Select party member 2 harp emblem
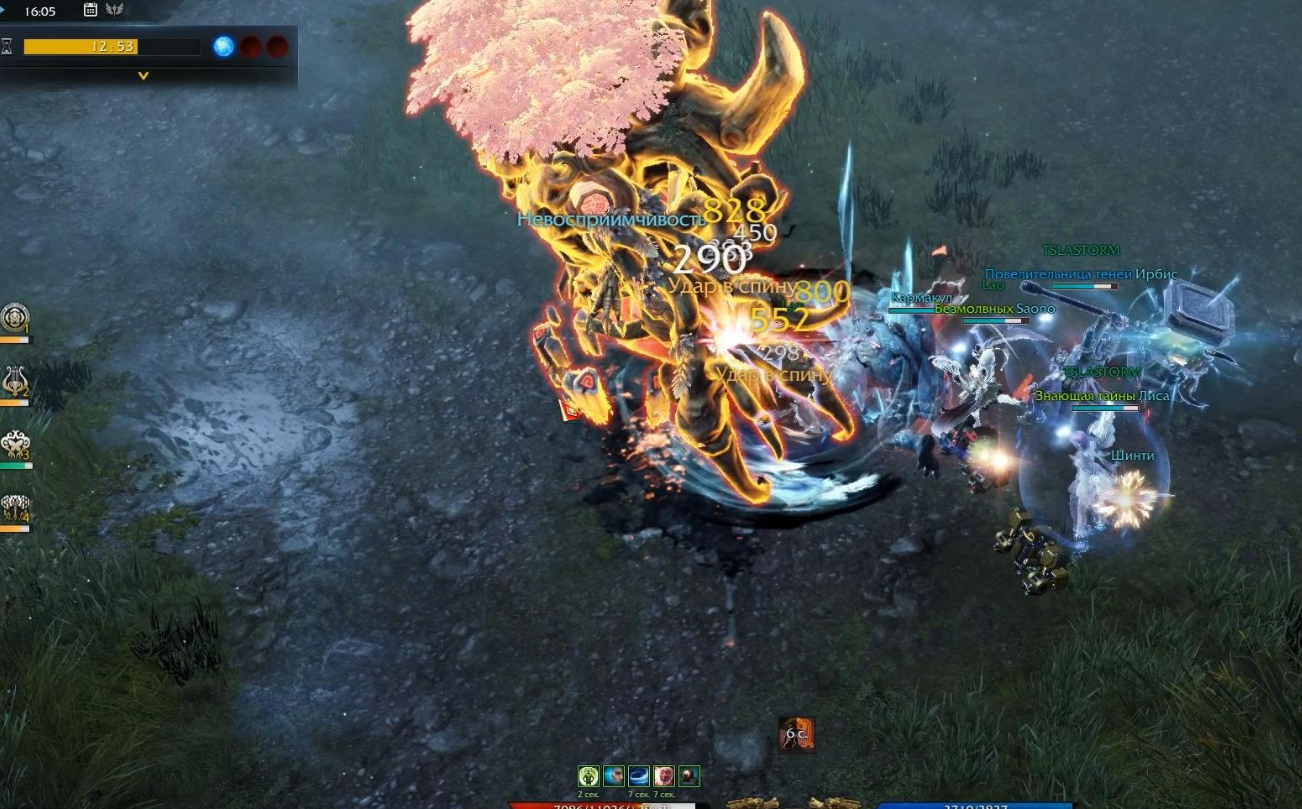The height and width of the screenshot is (809, 1302). [x=15, y=381]
